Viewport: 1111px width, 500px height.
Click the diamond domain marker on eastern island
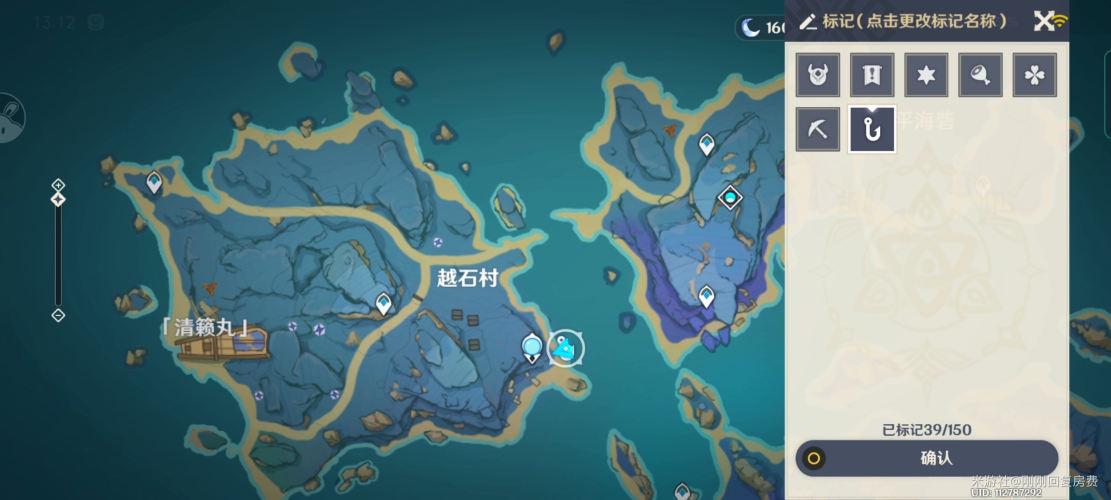tap(730, 198)
